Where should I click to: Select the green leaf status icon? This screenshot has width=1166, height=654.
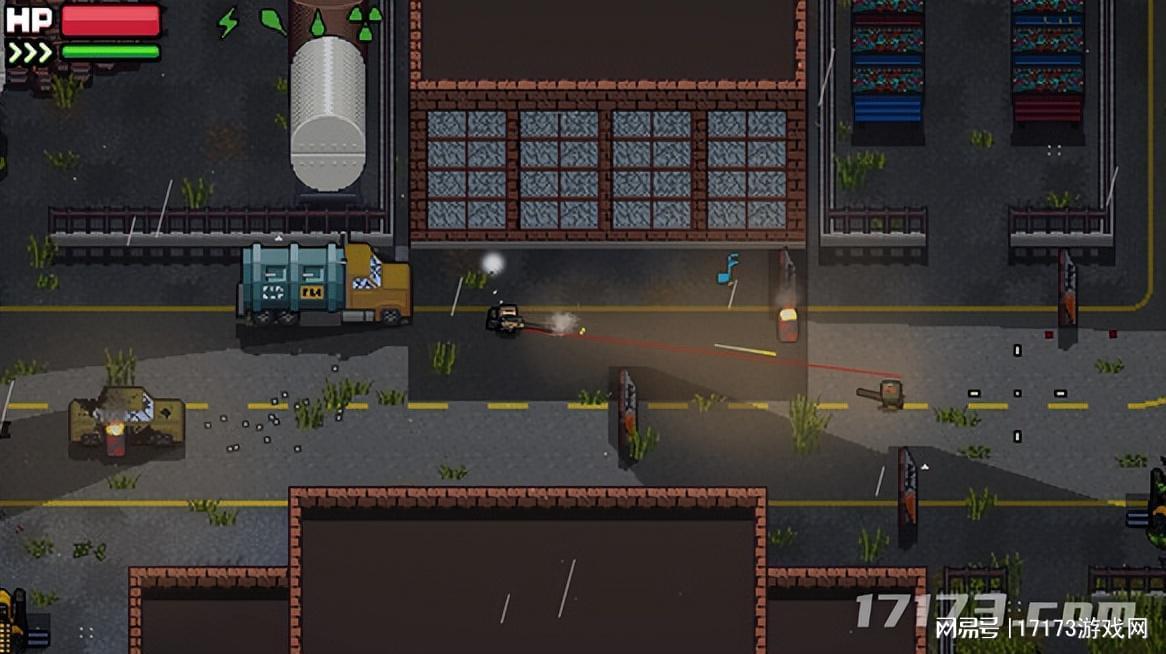click(x=273, y=21)
